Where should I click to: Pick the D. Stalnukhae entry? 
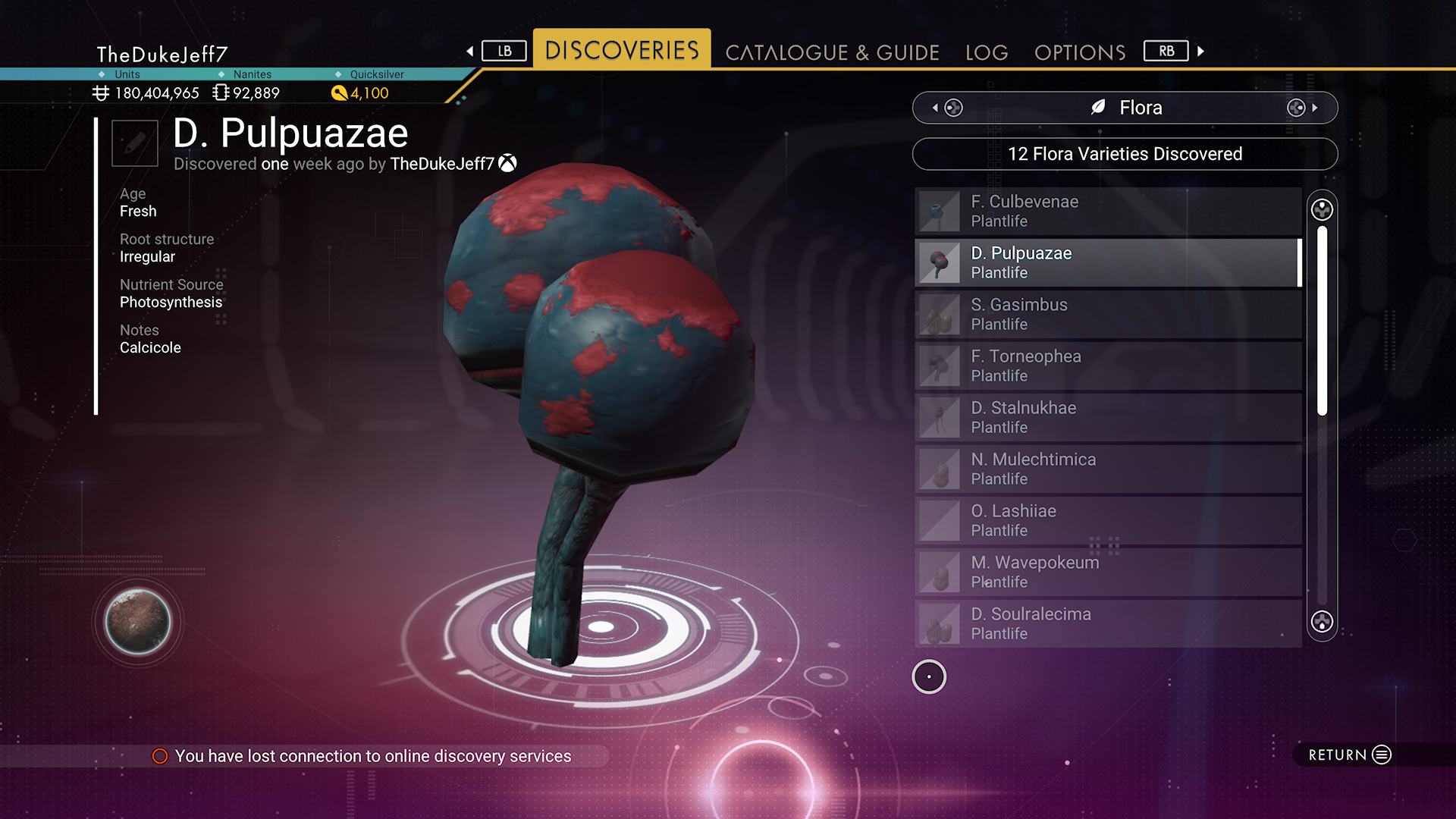coord(1107,417)
